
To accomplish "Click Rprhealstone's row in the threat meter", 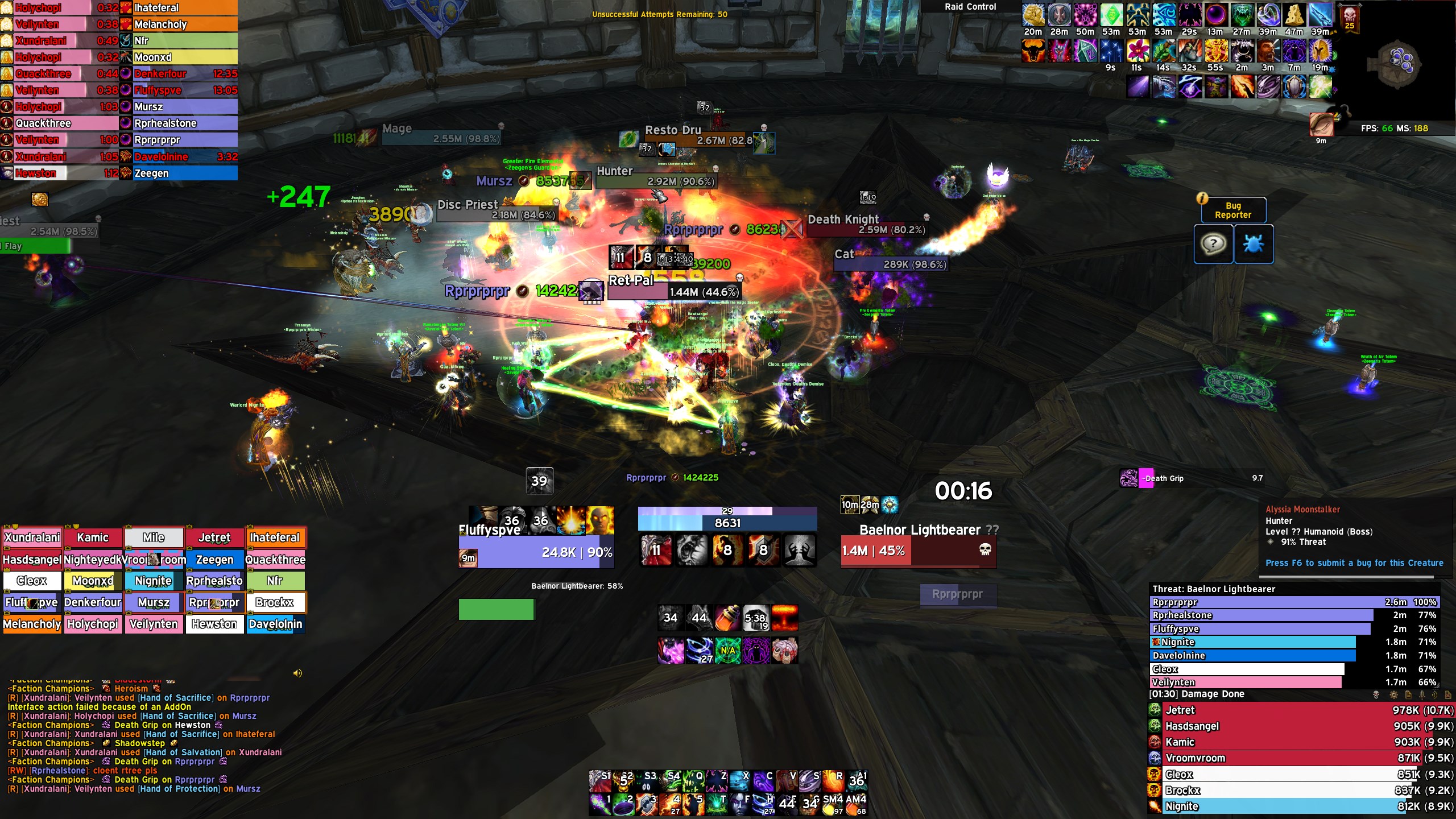I will point(1261,615).
